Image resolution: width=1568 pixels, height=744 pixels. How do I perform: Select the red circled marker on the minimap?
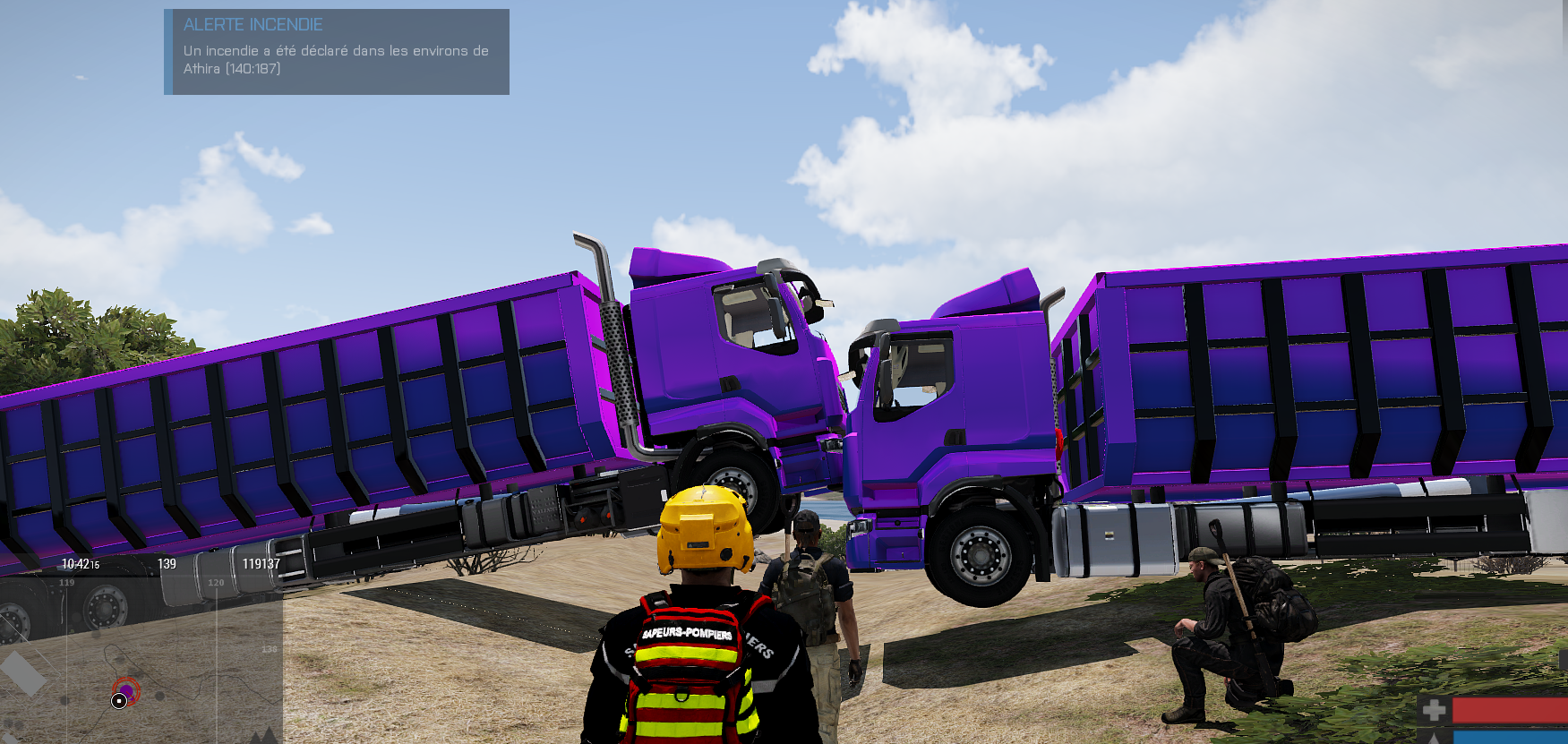pos(128,690)
